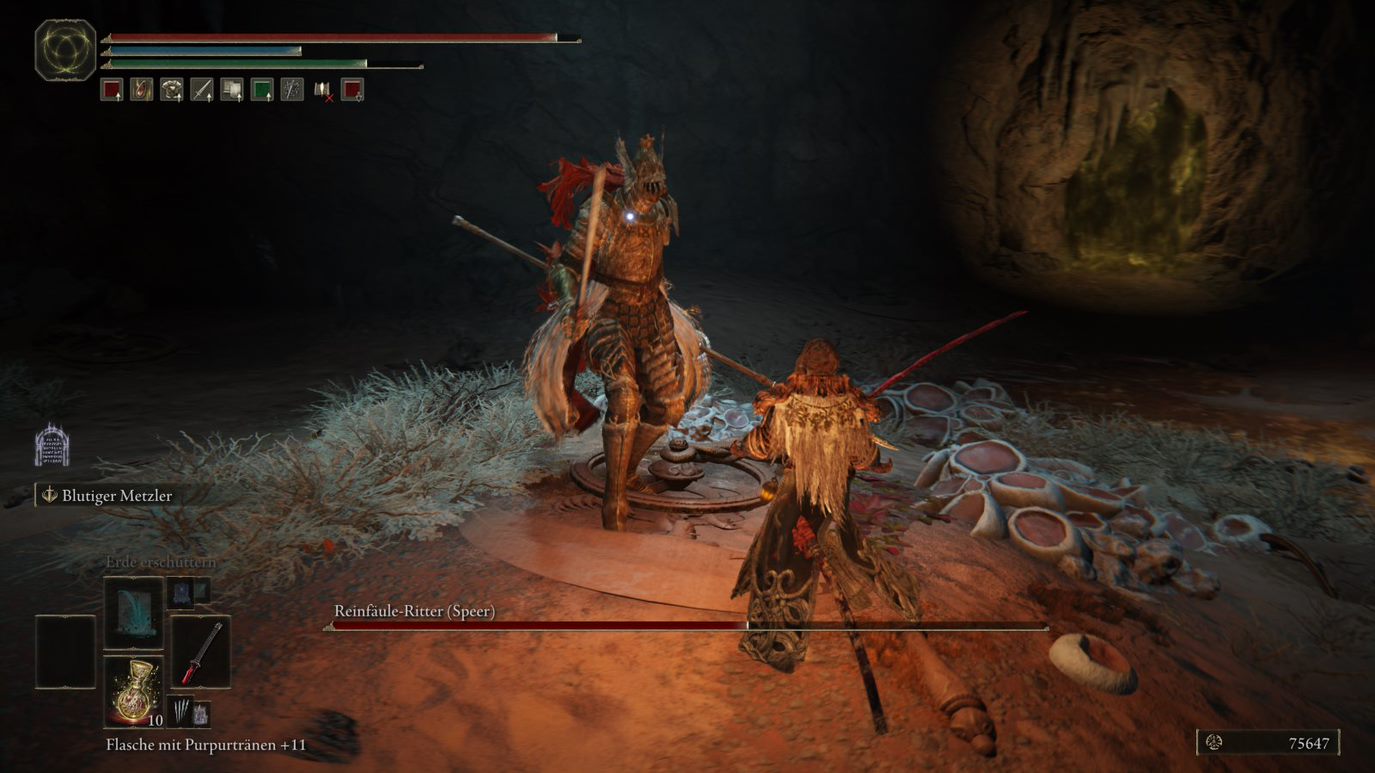Click the rune gate buff icon on the left

(50, 445)
